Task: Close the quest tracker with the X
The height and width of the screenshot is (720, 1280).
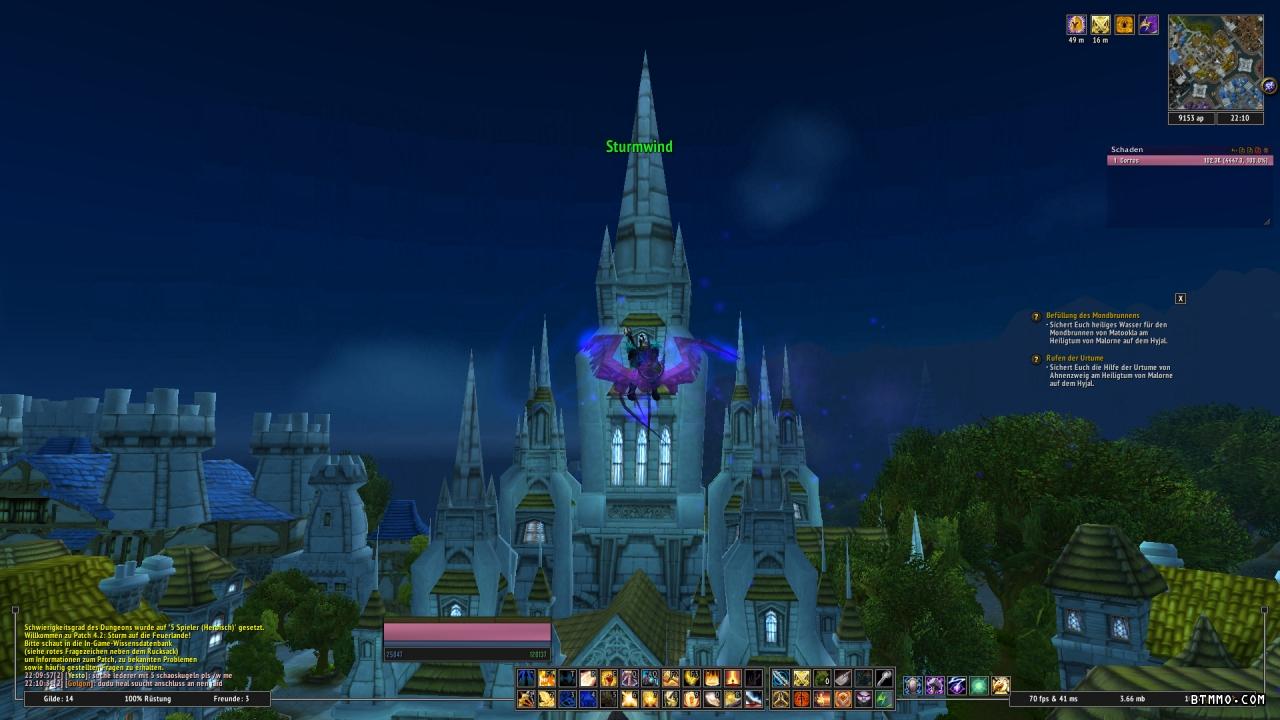Action: pyautogui.click(x=1180, y=299)
